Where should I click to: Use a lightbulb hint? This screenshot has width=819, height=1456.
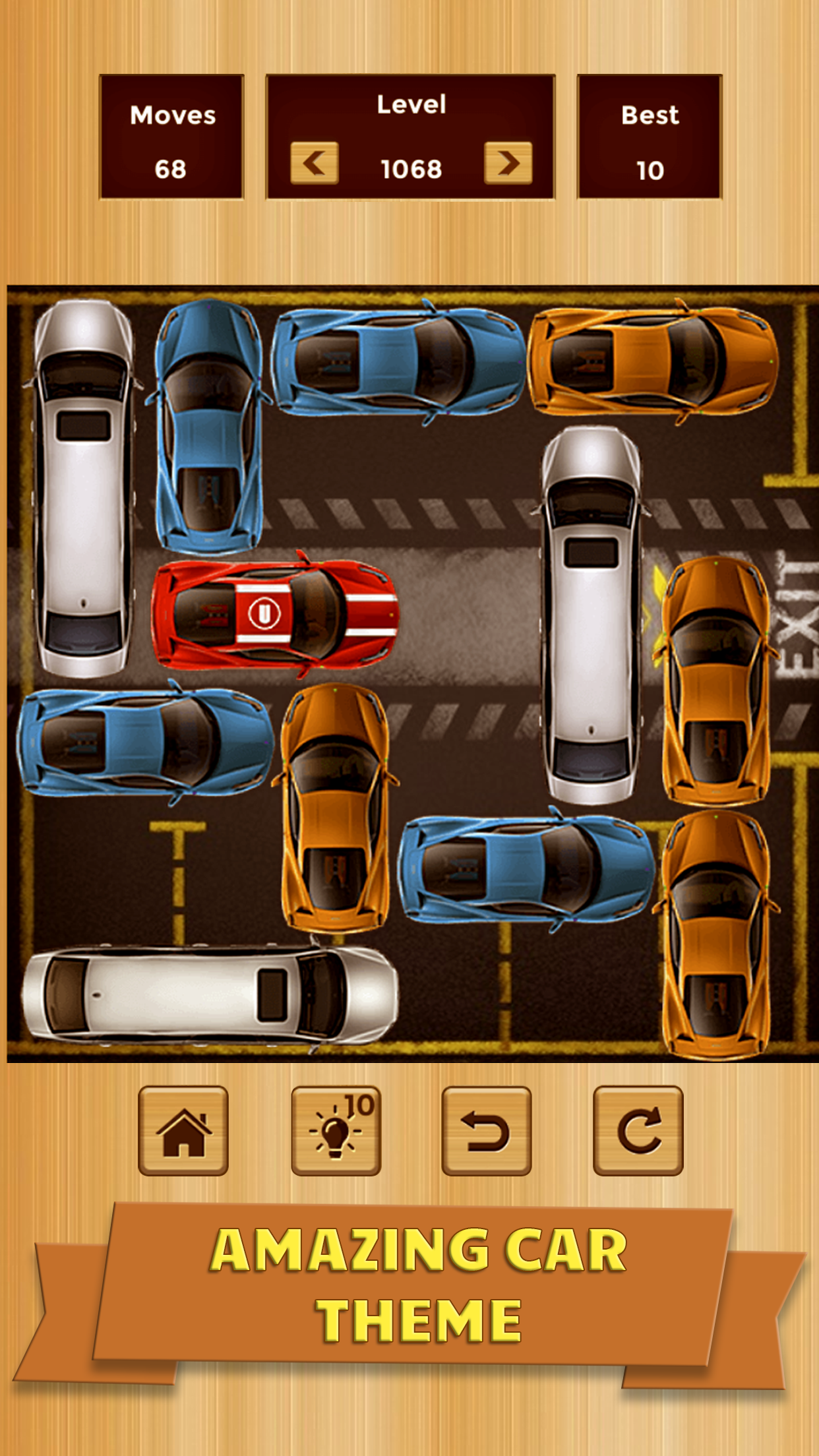click(x=336, y=1130)
